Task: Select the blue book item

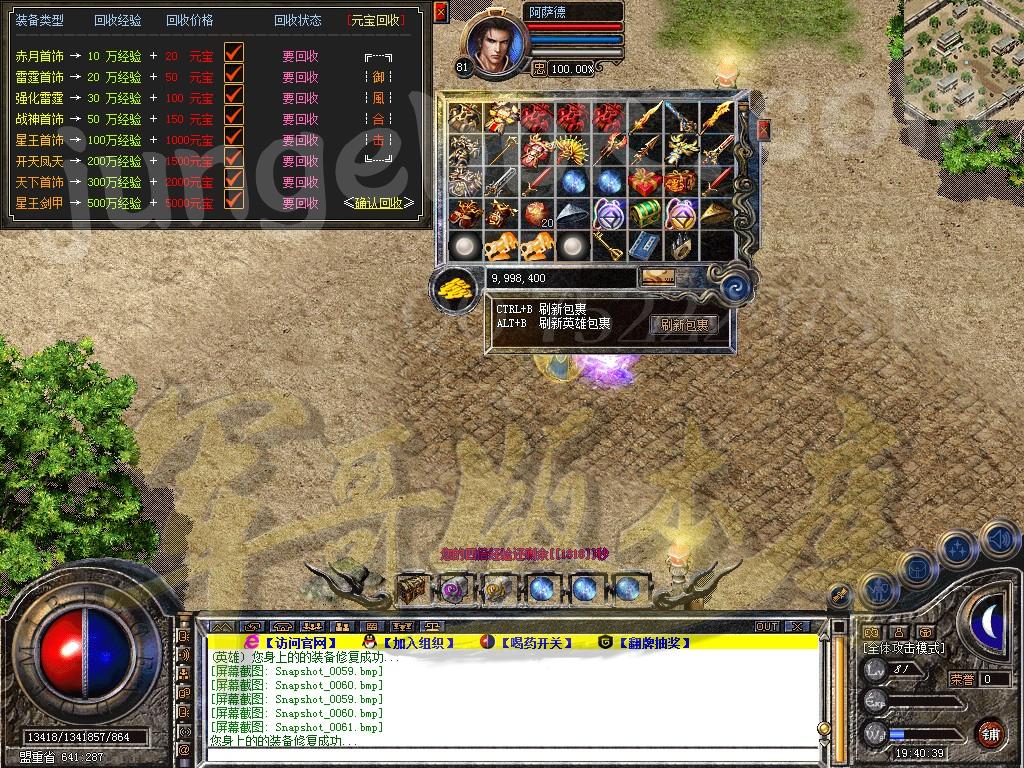Action: pos(644,244)
